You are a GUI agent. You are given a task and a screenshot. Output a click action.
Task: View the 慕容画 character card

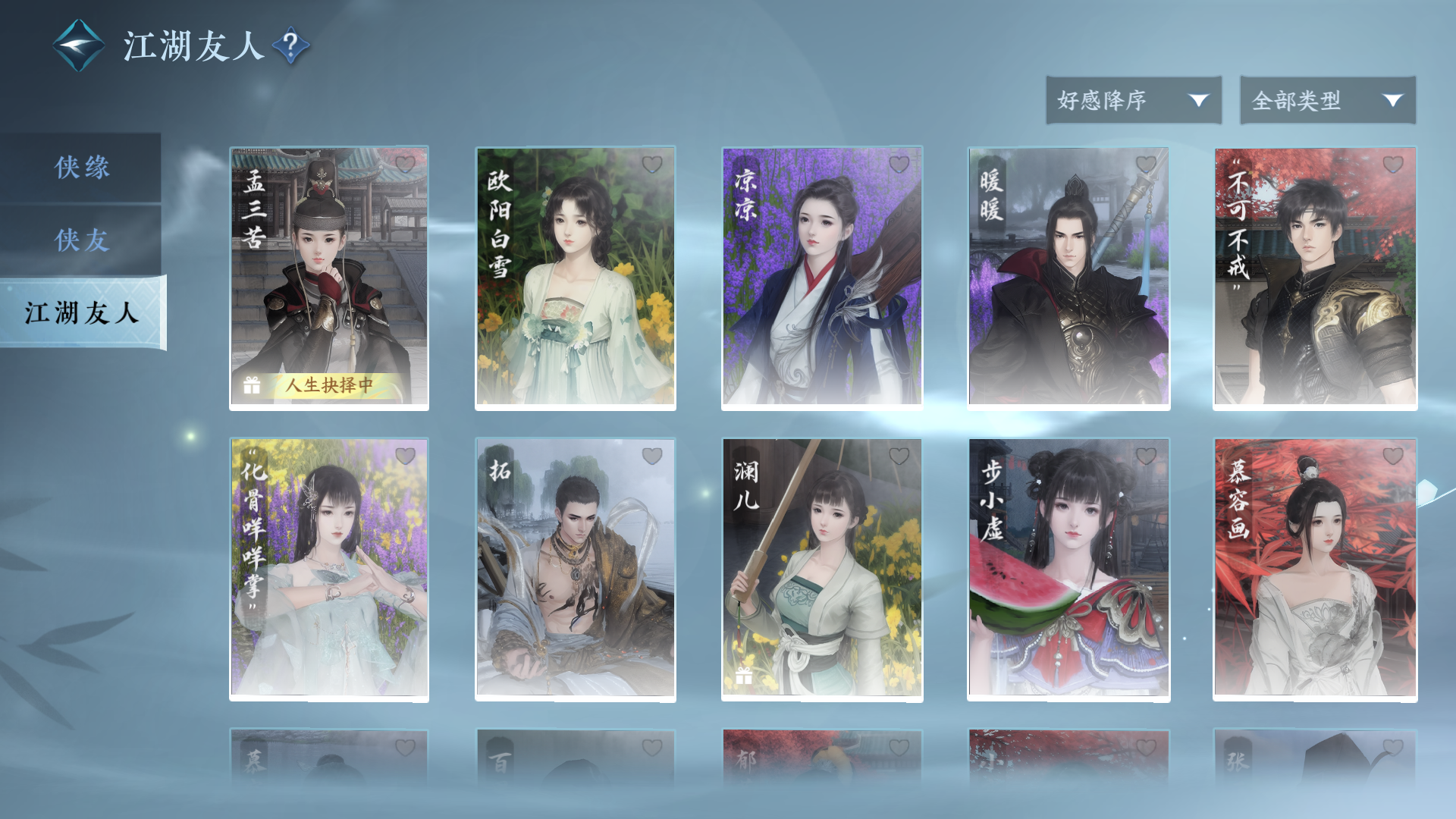pyautogui.click(x=1315, y=569)
